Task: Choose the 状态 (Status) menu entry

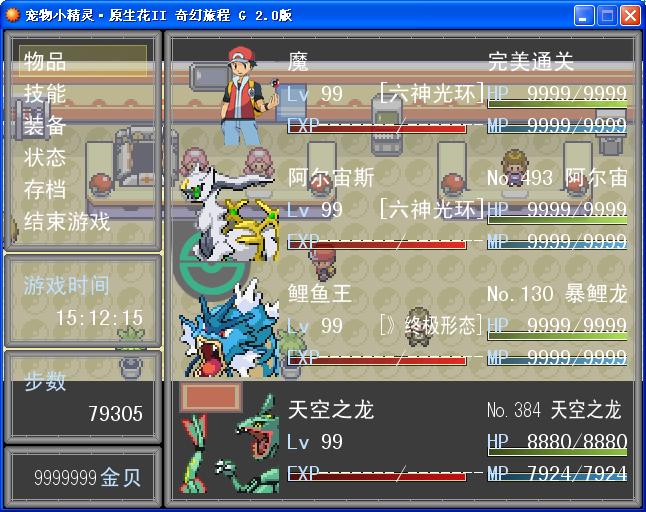Action: pos(45,157)
